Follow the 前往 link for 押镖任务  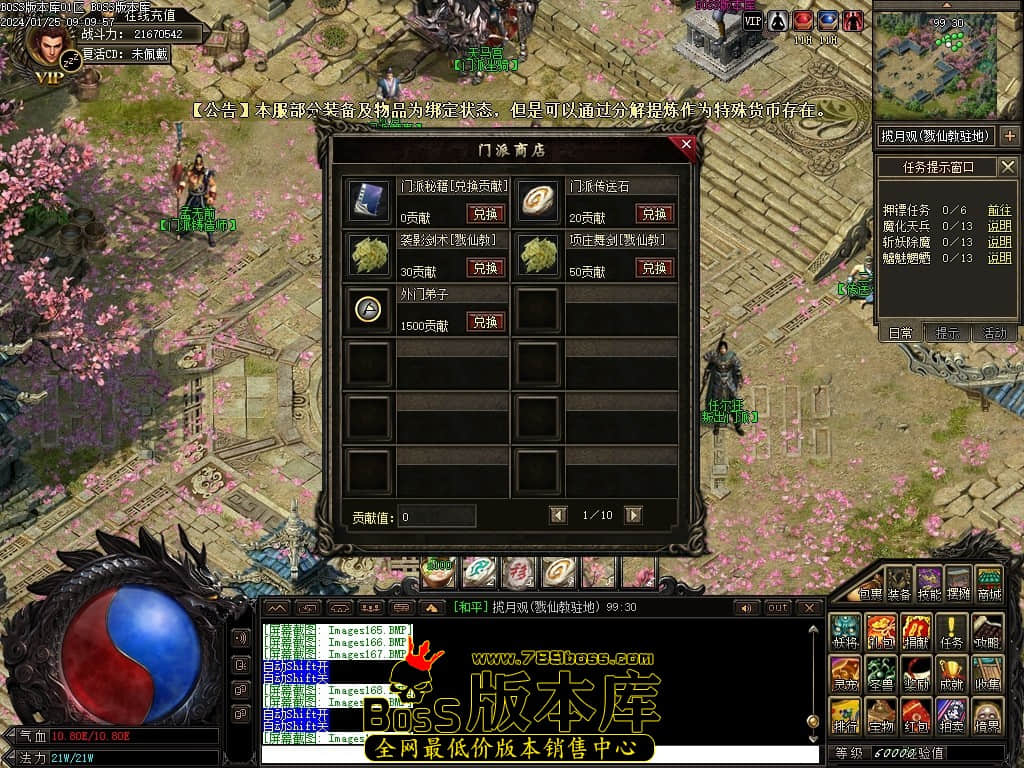[999, 210]
